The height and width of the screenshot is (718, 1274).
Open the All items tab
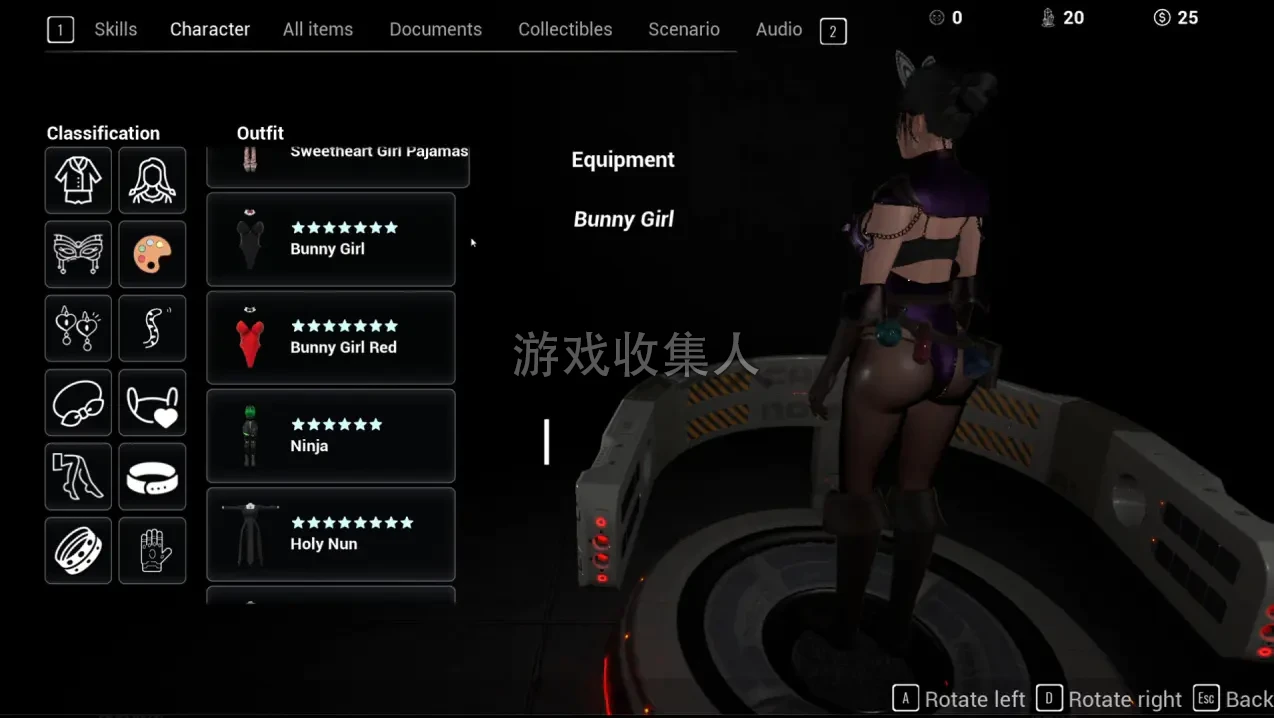click(x=317, y=30)
